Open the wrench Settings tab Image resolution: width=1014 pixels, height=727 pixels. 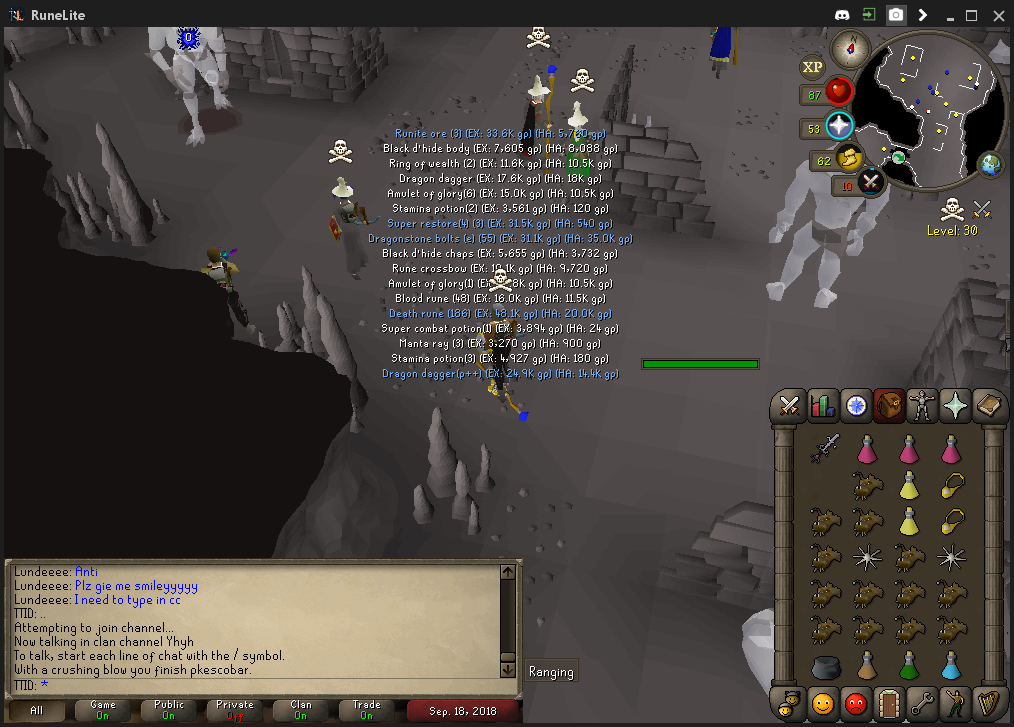pos(921,702)
